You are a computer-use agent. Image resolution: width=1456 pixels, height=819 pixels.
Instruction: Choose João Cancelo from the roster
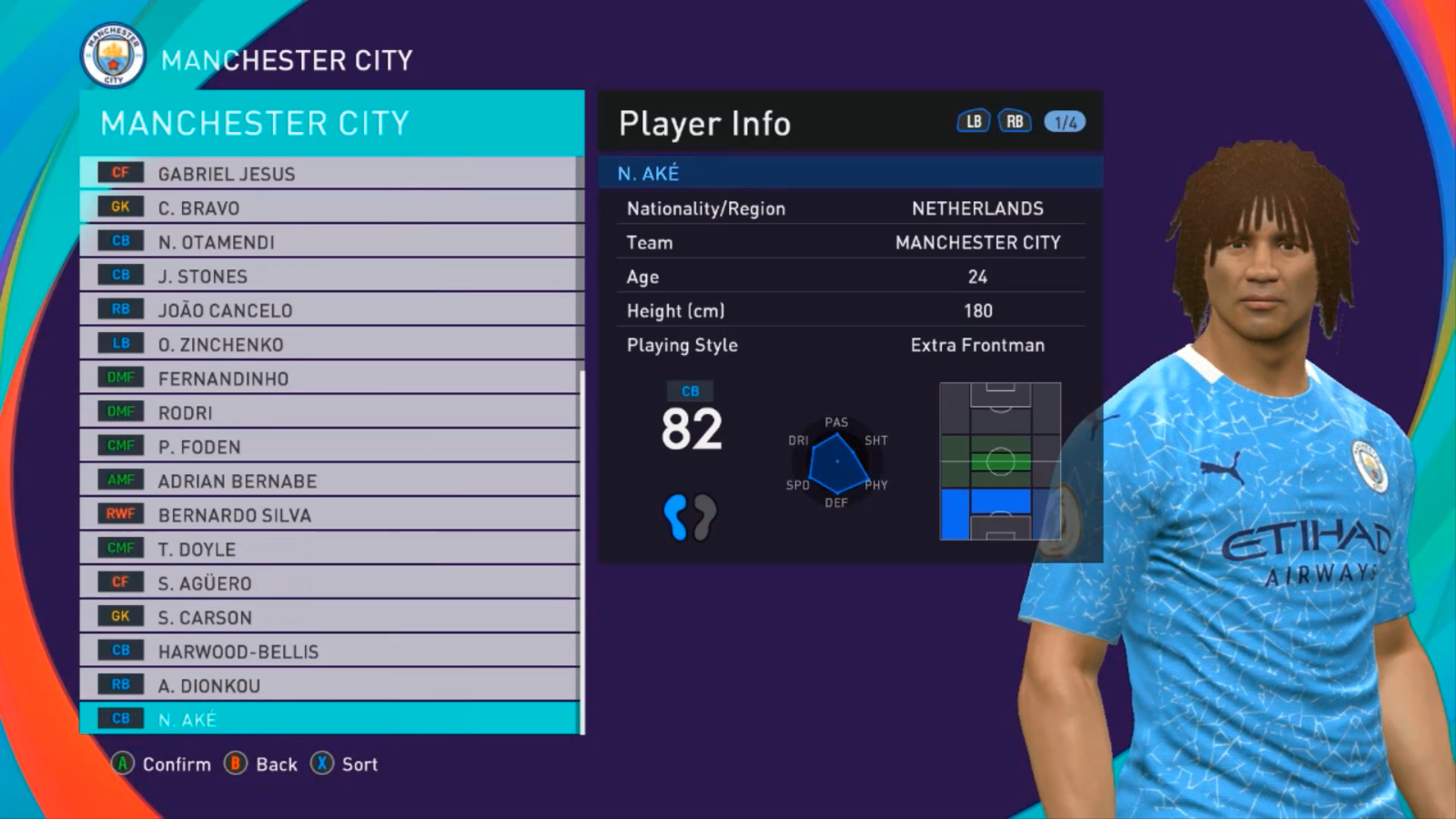pyautogui.click(x=328, y=310)
